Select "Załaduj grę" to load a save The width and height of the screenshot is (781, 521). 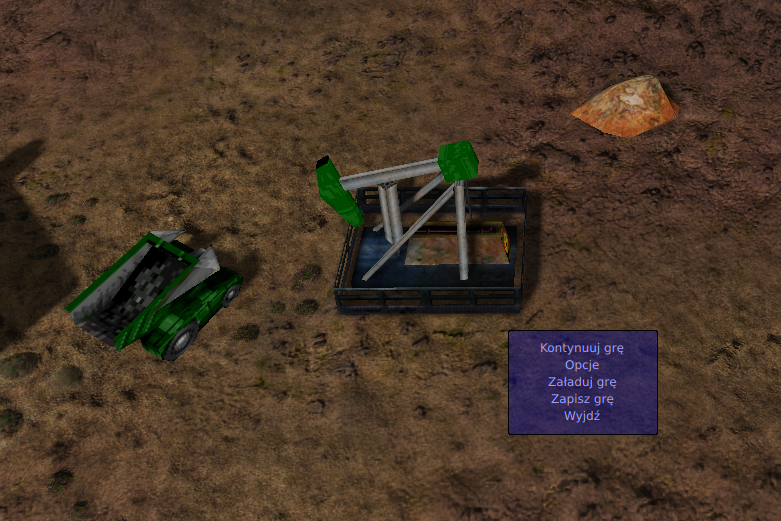[582, 382]
